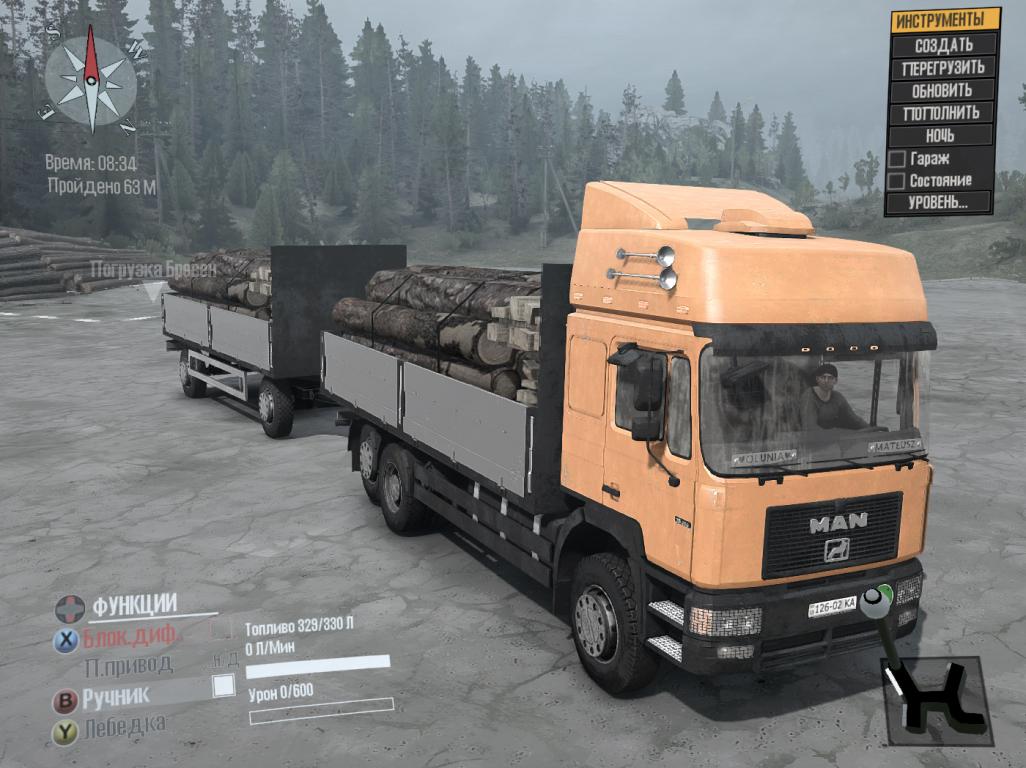
Task: Activate the ПОПОЛНИТЬ refill button
Action: tap(942, 113)
